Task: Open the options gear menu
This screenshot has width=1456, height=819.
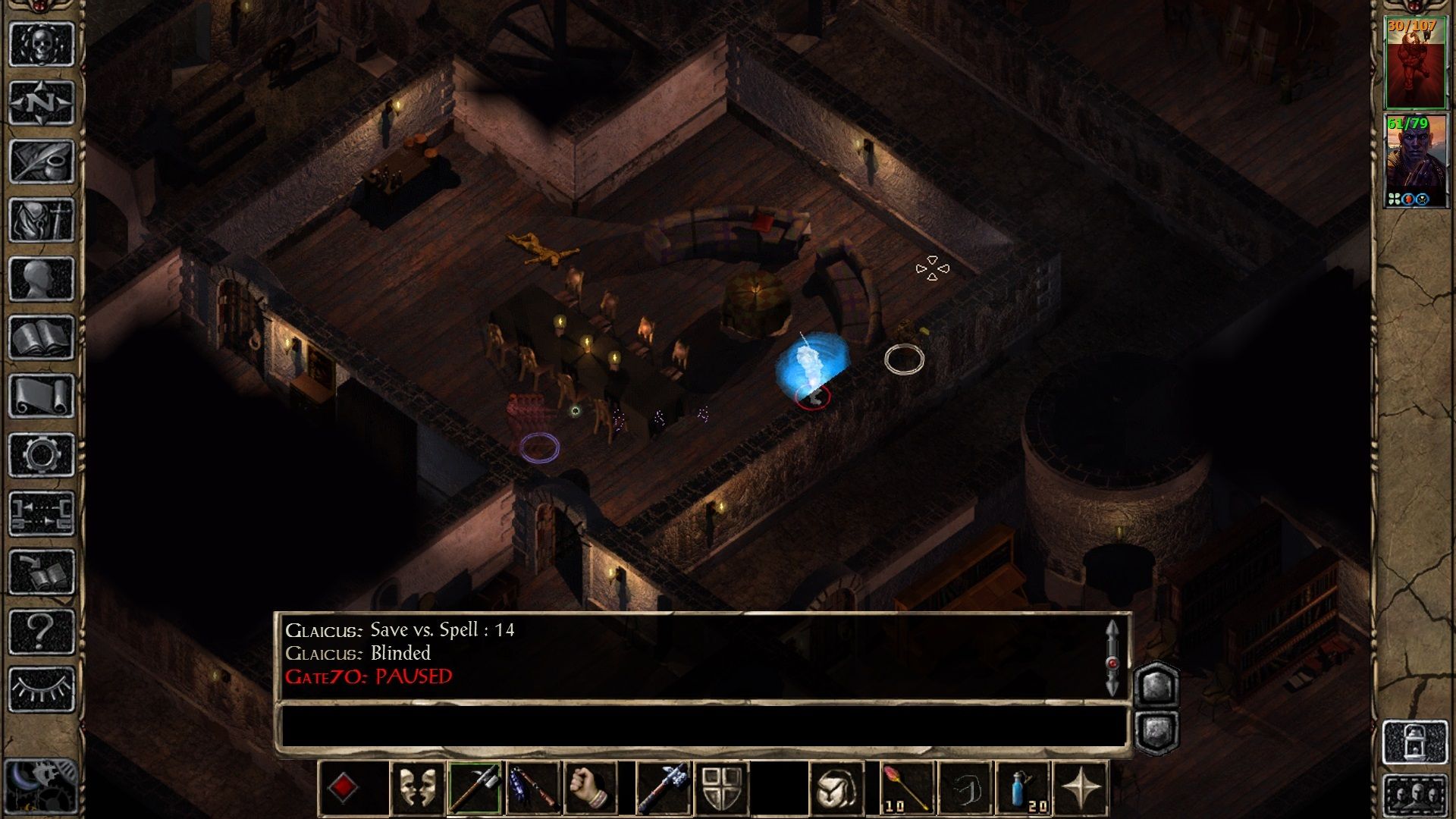Action: click(x=42, y=455)
